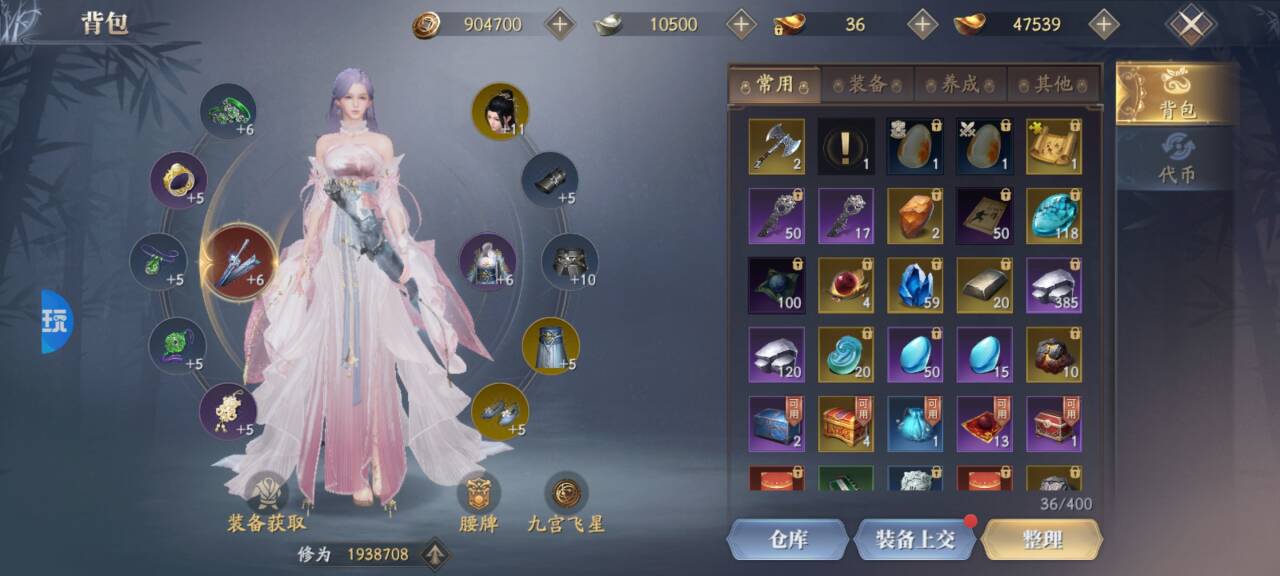Screen dimensions: 1280x576
Task: Add more copper coins with plus button
Action: coord(559,24)
